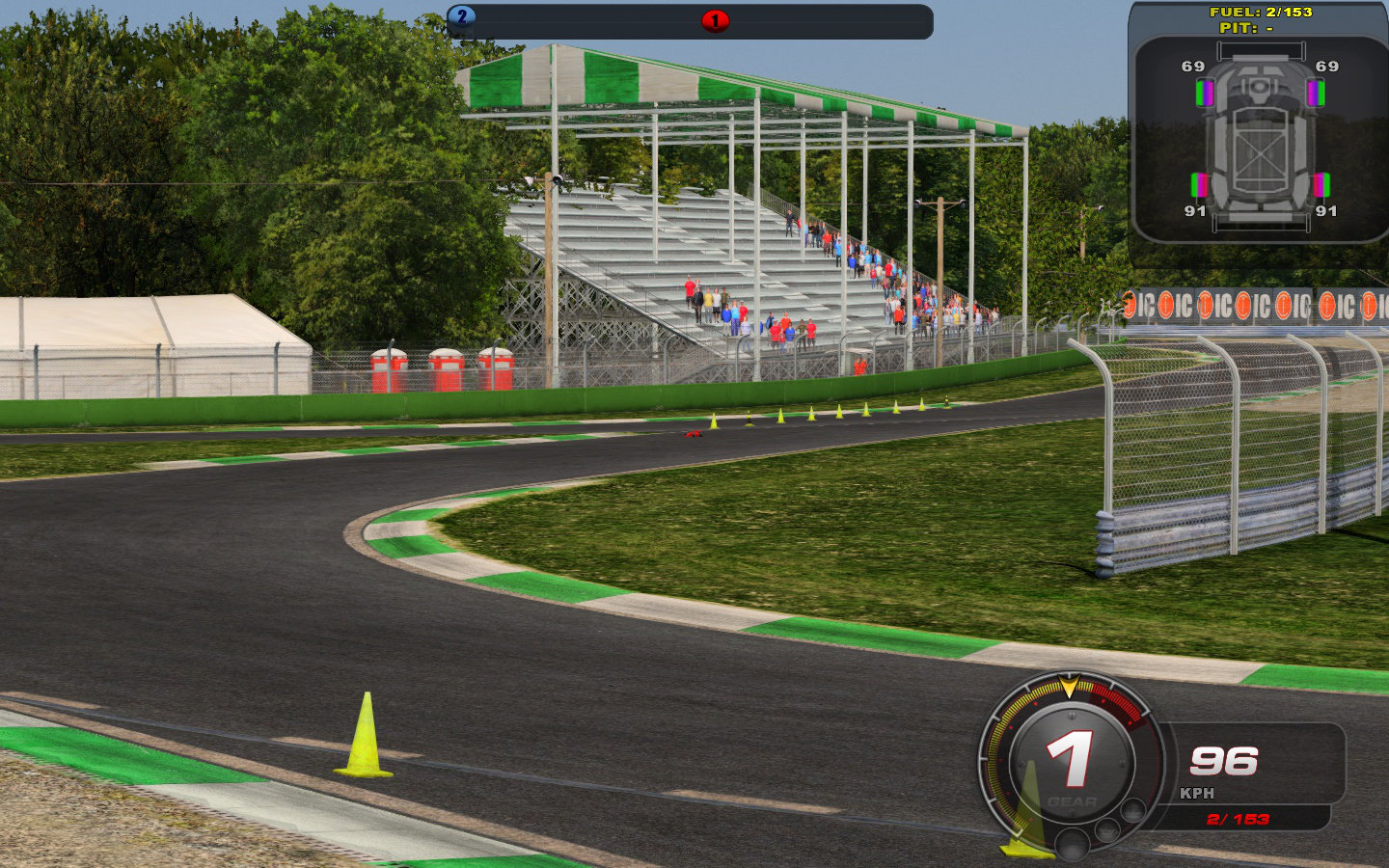
Task: Select the red position 1 marker
Action: tap(715, 20)
